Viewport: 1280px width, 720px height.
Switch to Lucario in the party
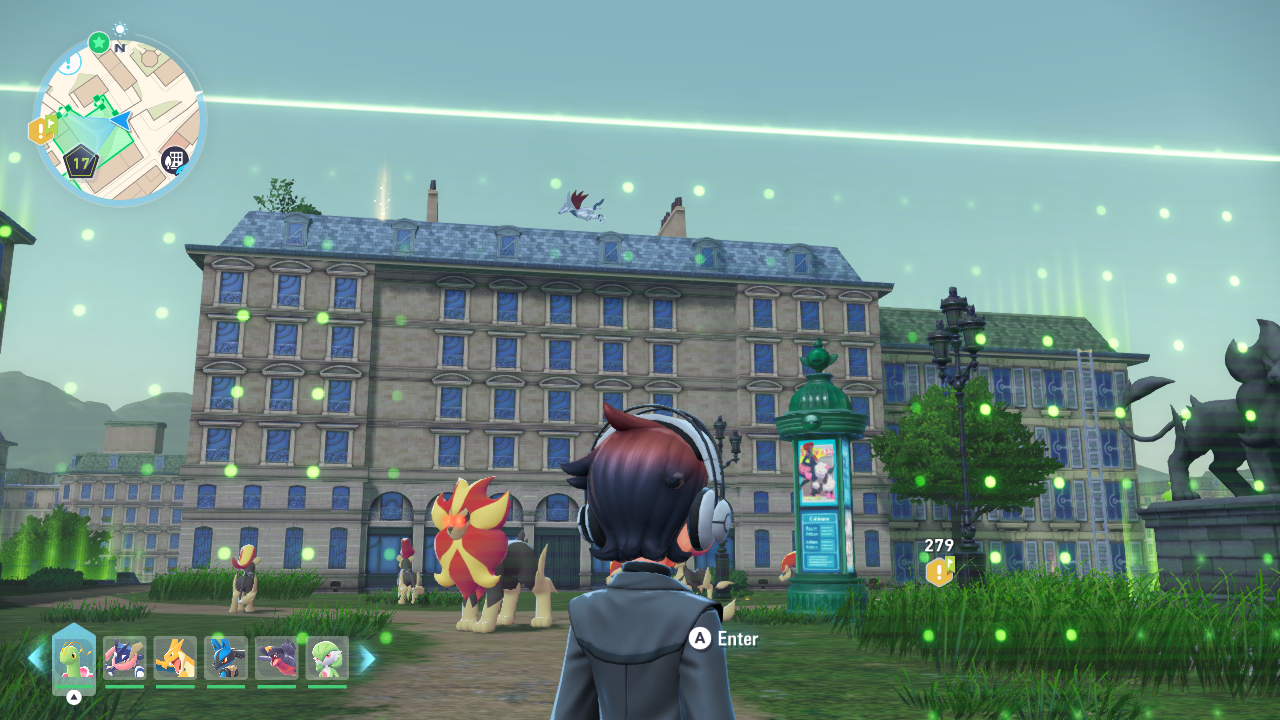pos(226,657)
